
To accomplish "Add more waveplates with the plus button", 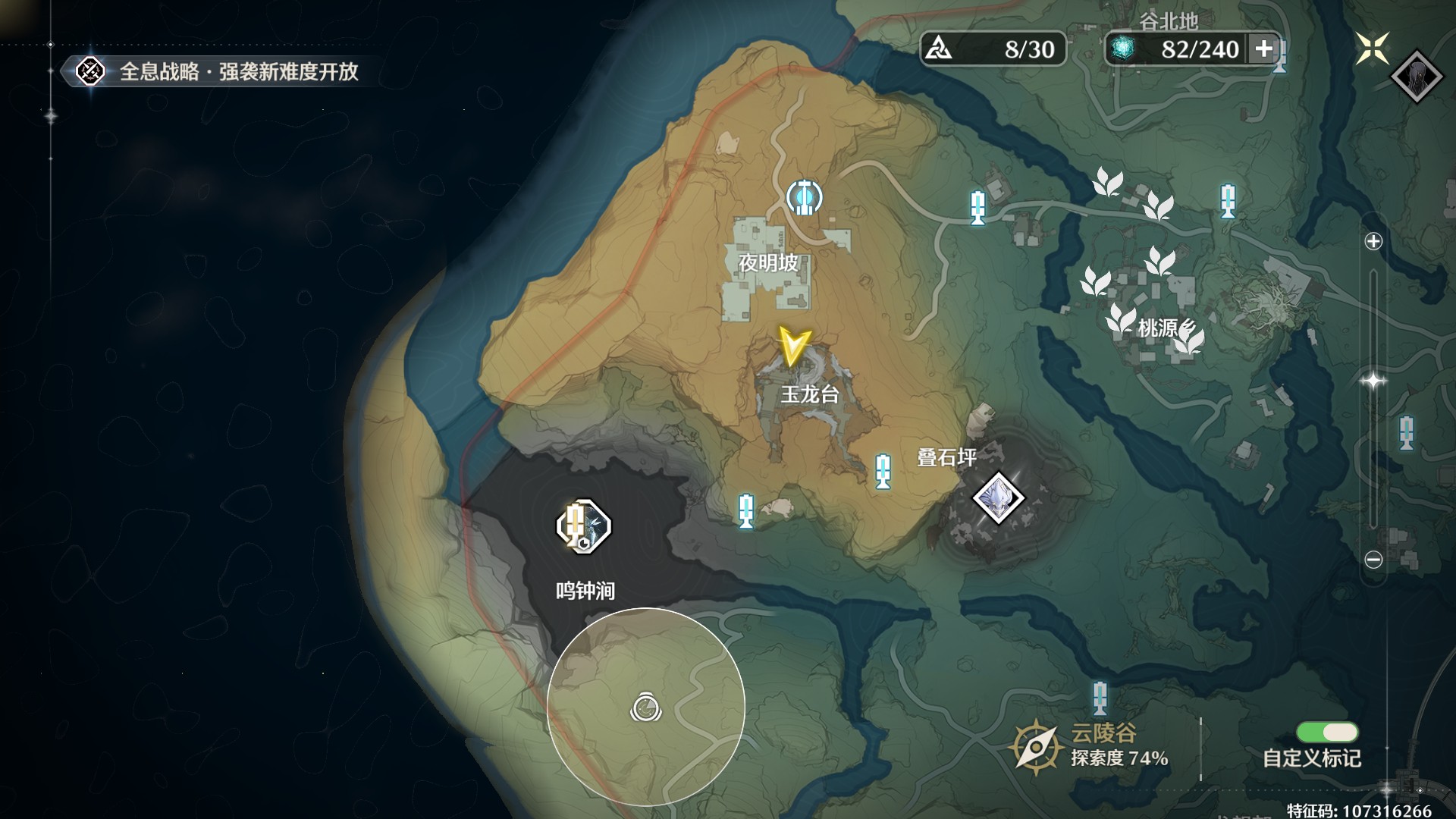I will [x=1263, y=49].
